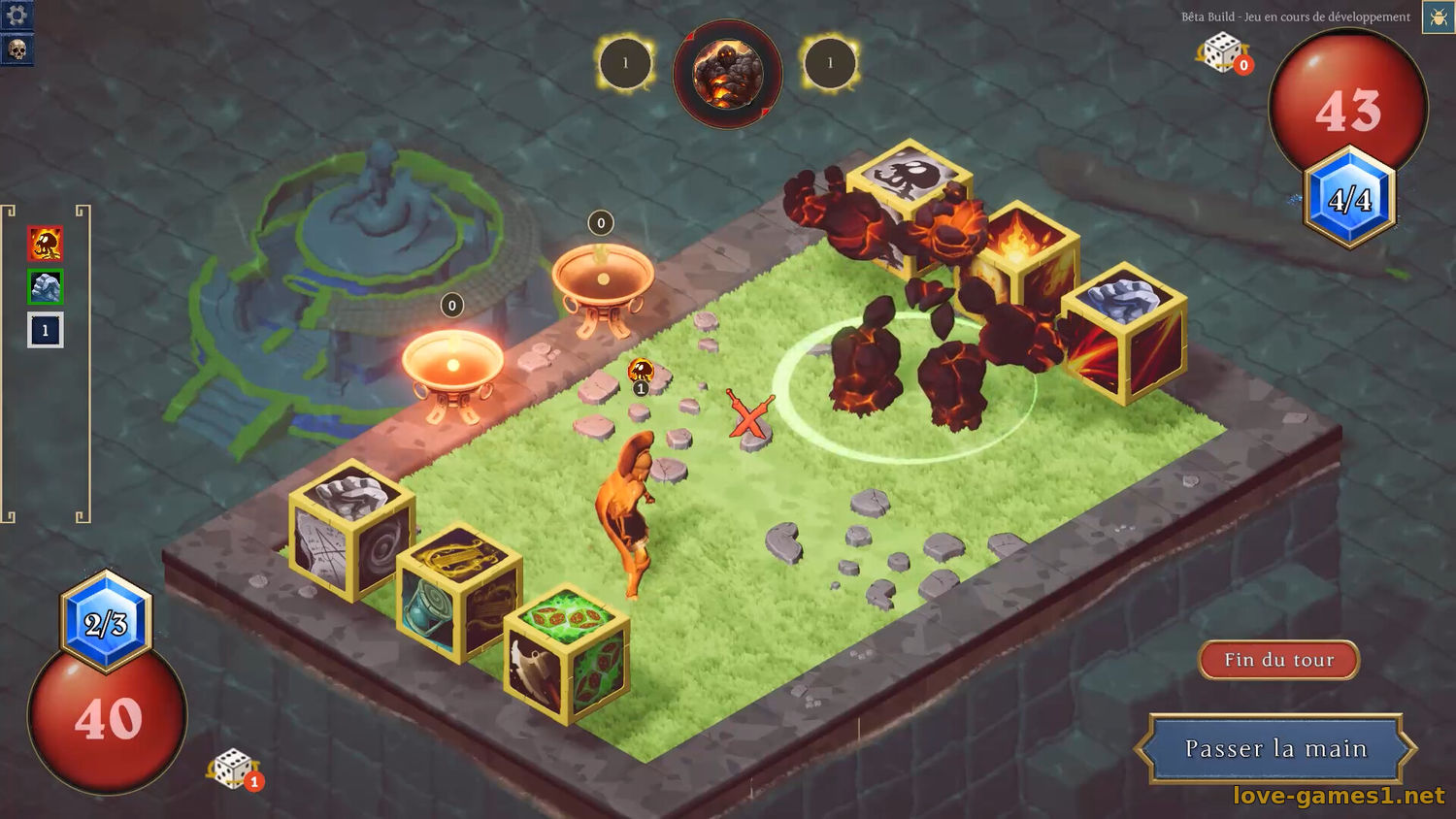Choose the golden horn ability die

click(x=459, y=592)
